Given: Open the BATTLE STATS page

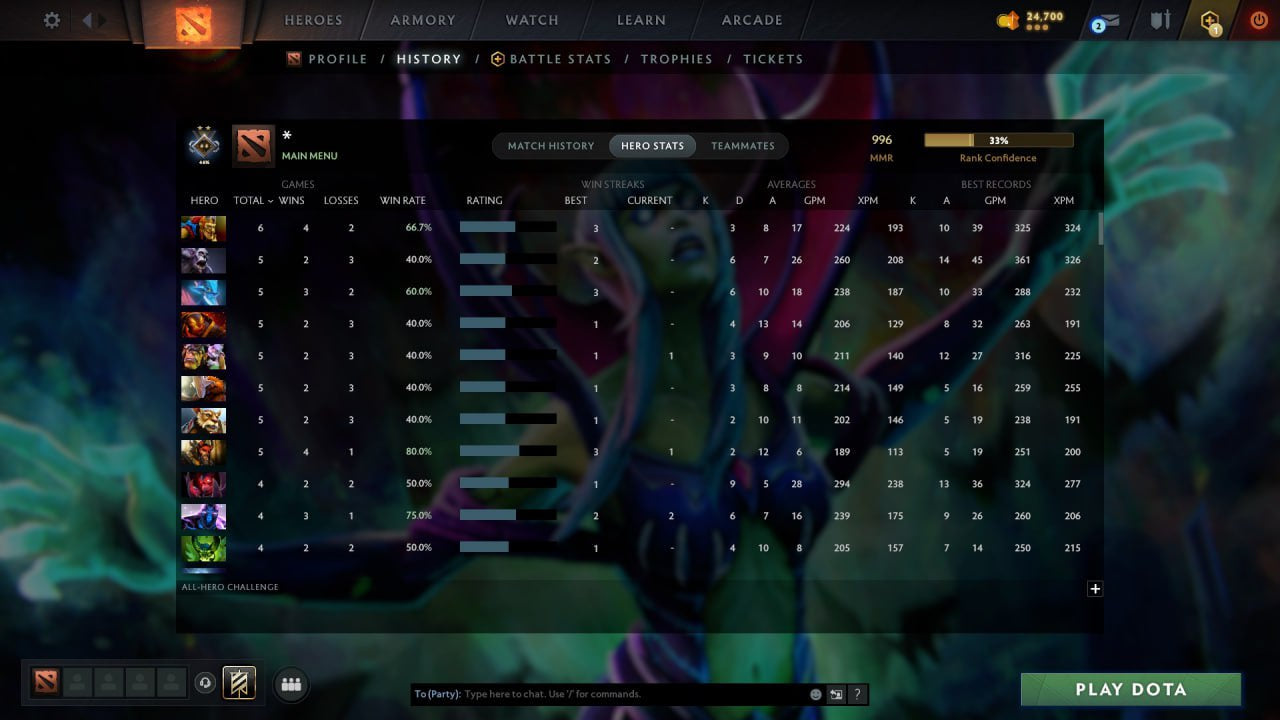Looking at the screenshot, I should [559, 59].
